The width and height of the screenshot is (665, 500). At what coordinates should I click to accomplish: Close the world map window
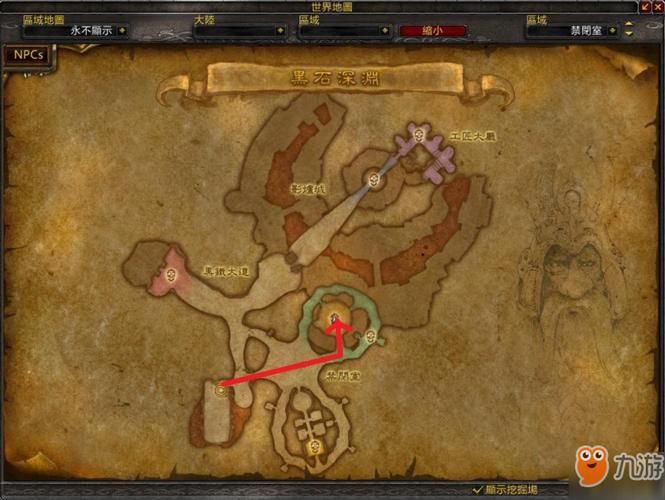[x=657, y=7]
